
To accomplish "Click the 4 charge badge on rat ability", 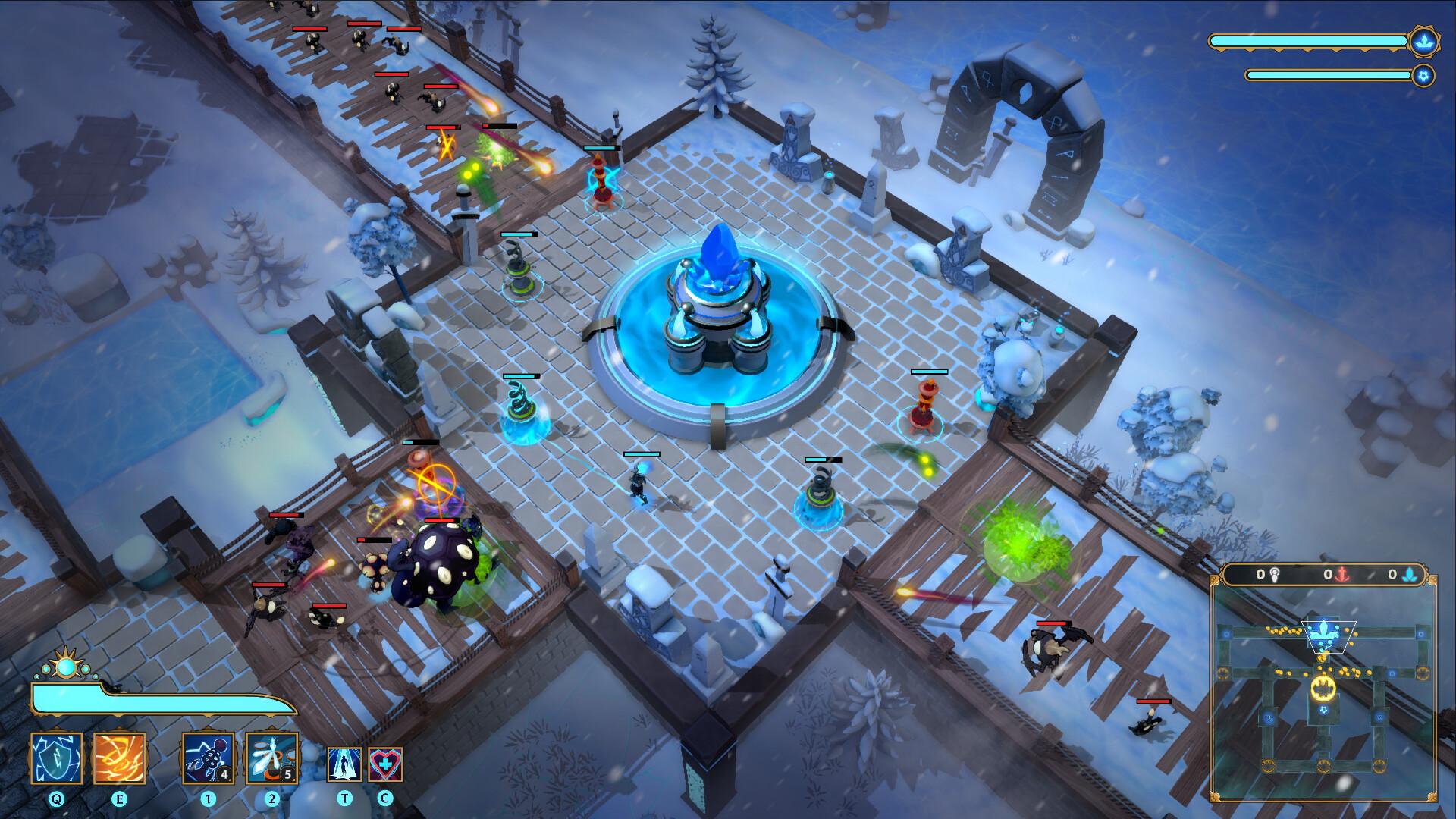I will (x=224, y=773).
